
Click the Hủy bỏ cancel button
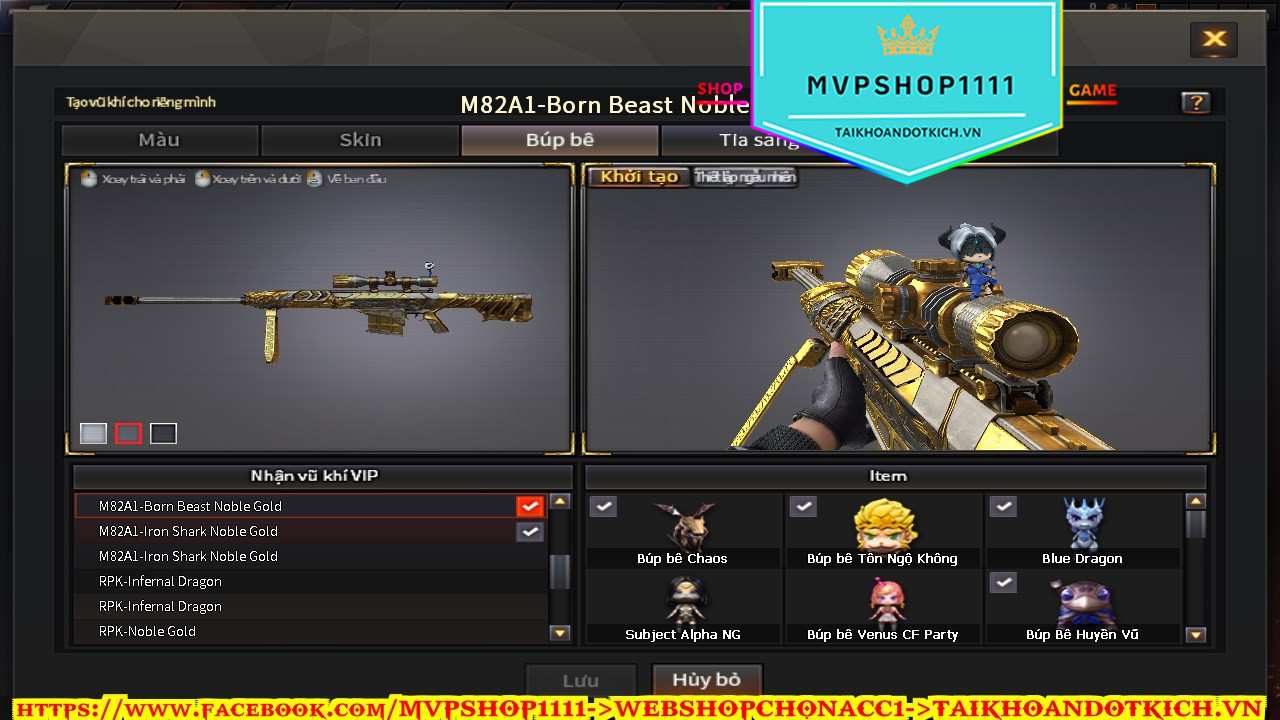[706, 680]
